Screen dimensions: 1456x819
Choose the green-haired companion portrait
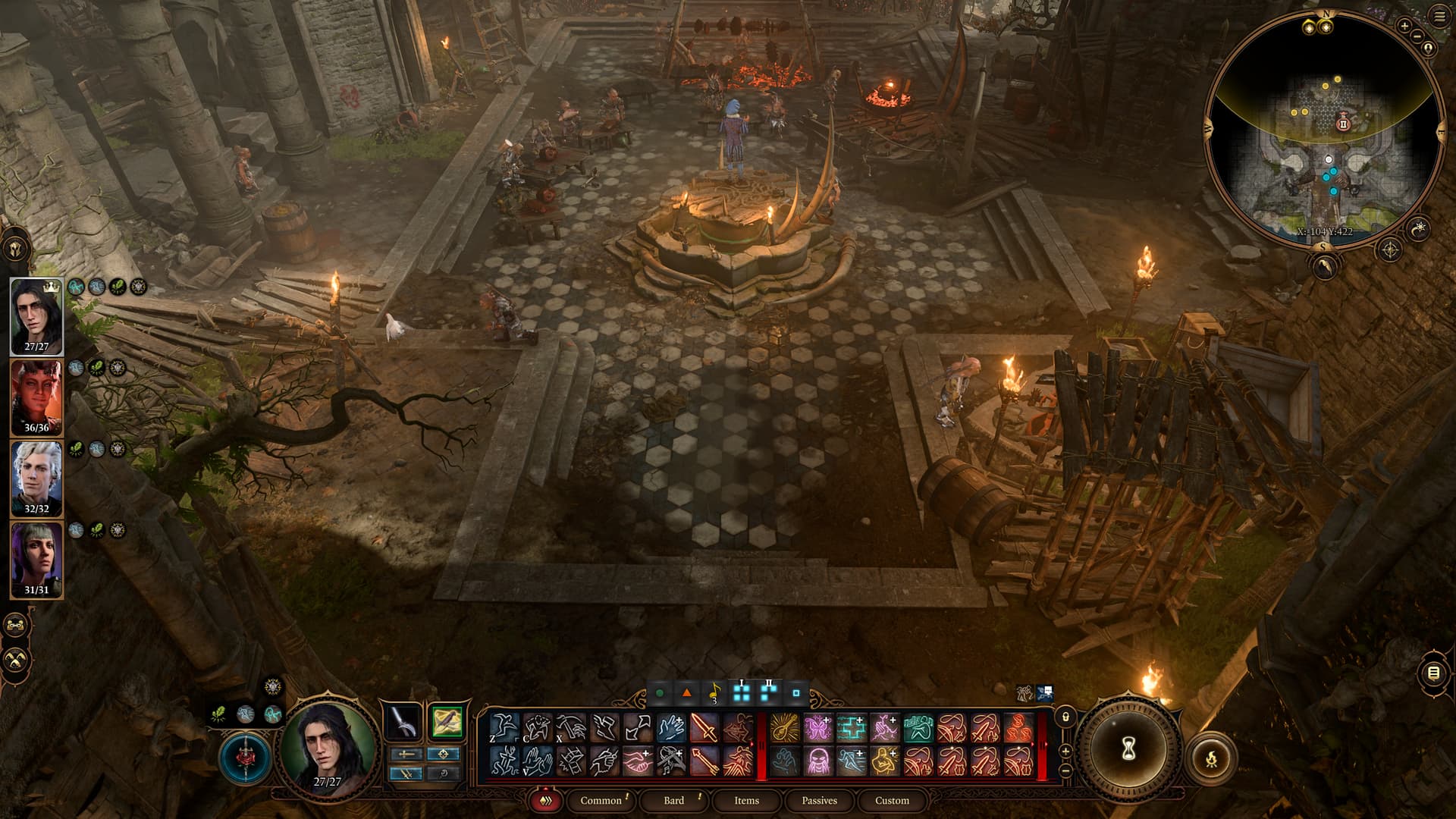pos(36,559)
